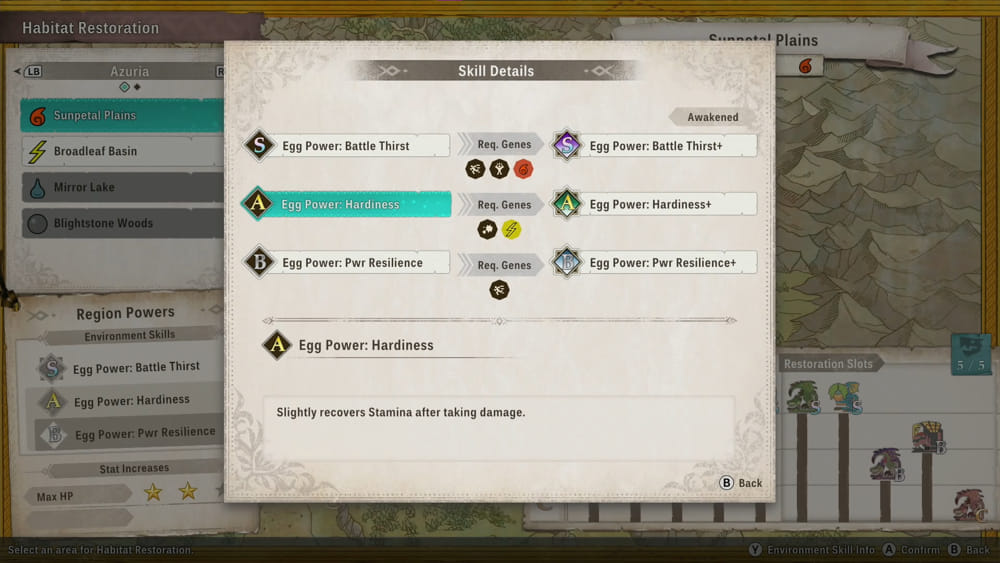The image size is (1000, 563).
Task: Click Hardiness in Region Powers list
Action: (x=130, y=401)
